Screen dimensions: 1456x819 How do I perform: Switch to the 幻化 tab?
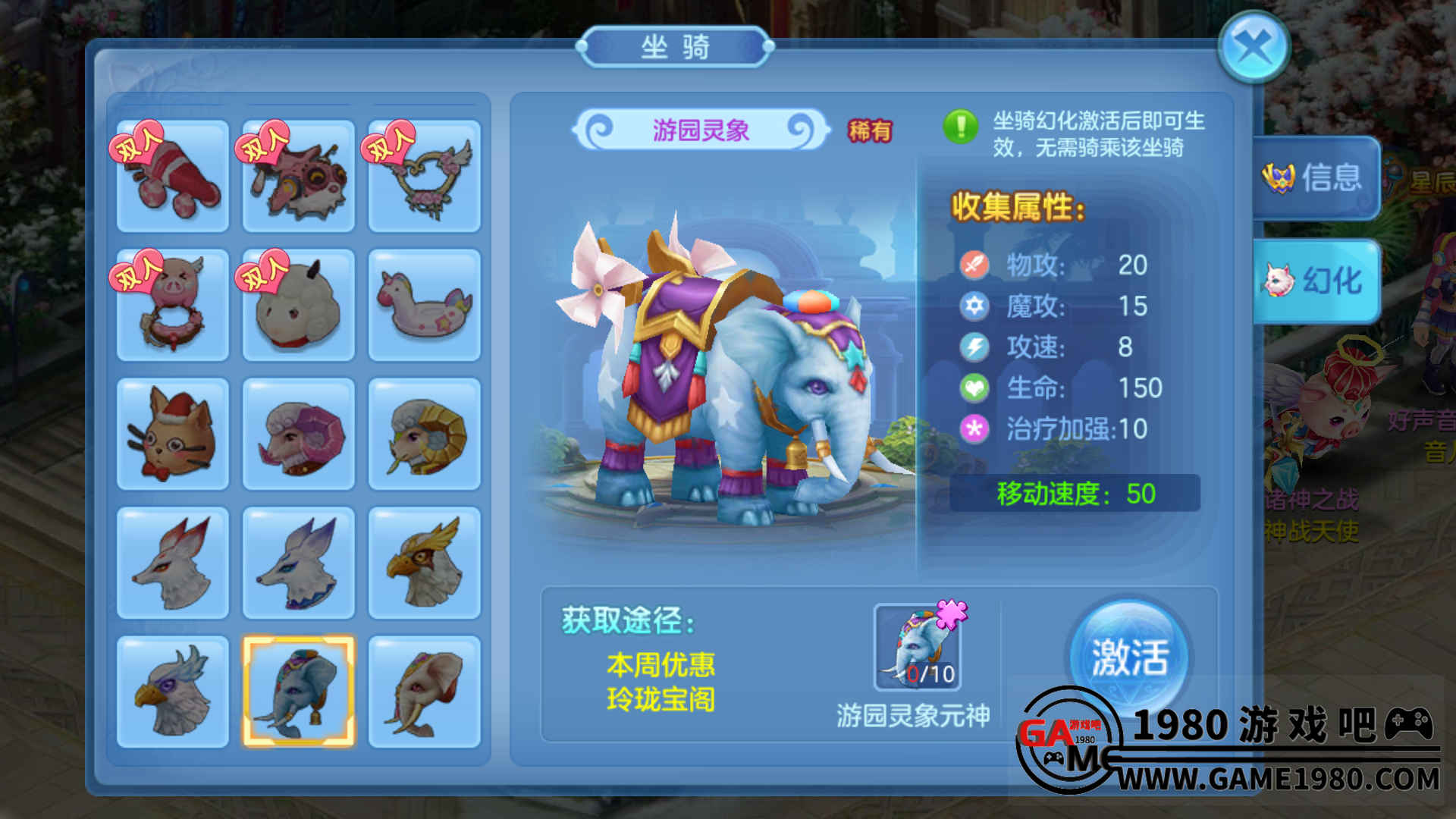click(x=1316, y=281)
